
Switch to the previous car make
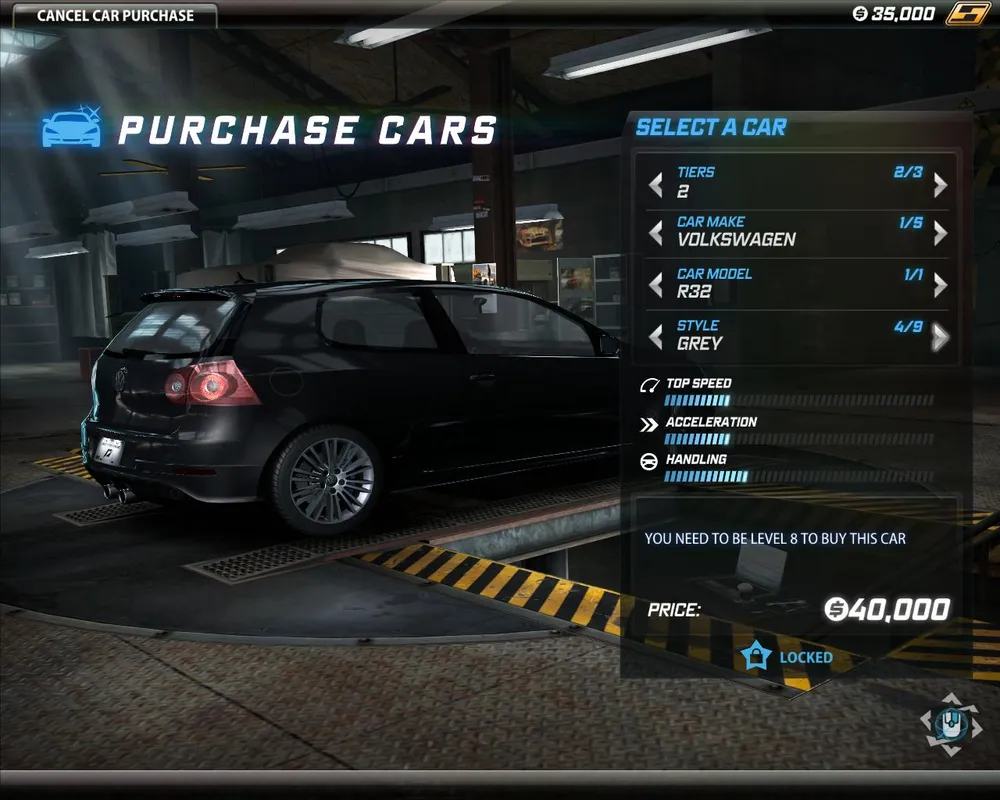(656, 233)
